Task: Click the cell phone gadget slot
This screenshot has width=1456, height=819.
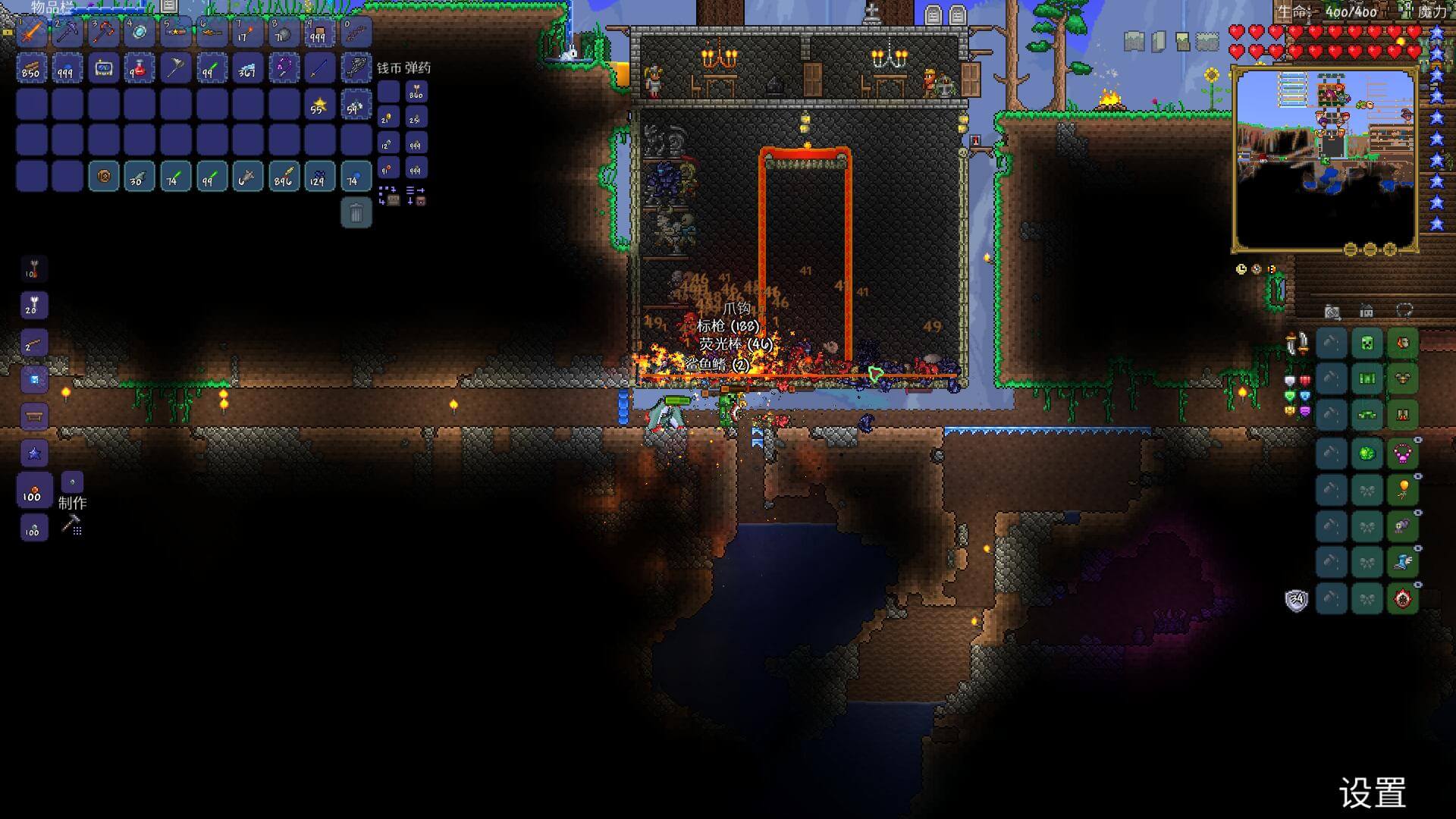Action: coord(103,69)
